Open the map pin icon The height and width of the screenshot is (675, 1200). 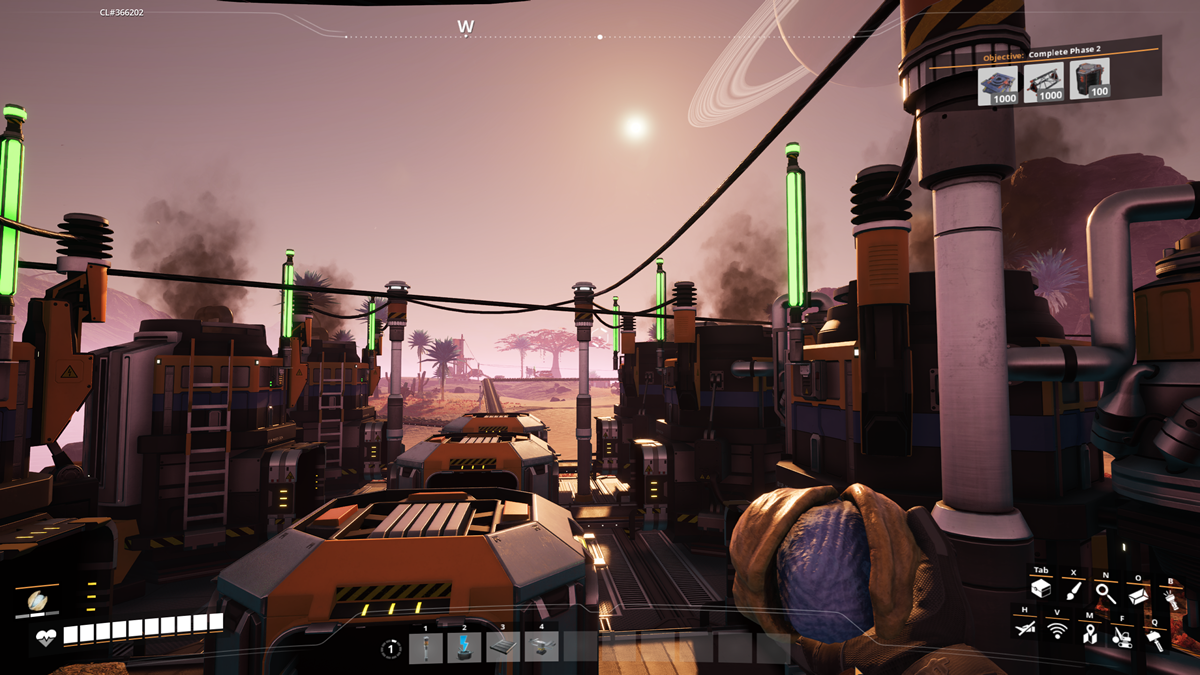tap(1089, 632)
